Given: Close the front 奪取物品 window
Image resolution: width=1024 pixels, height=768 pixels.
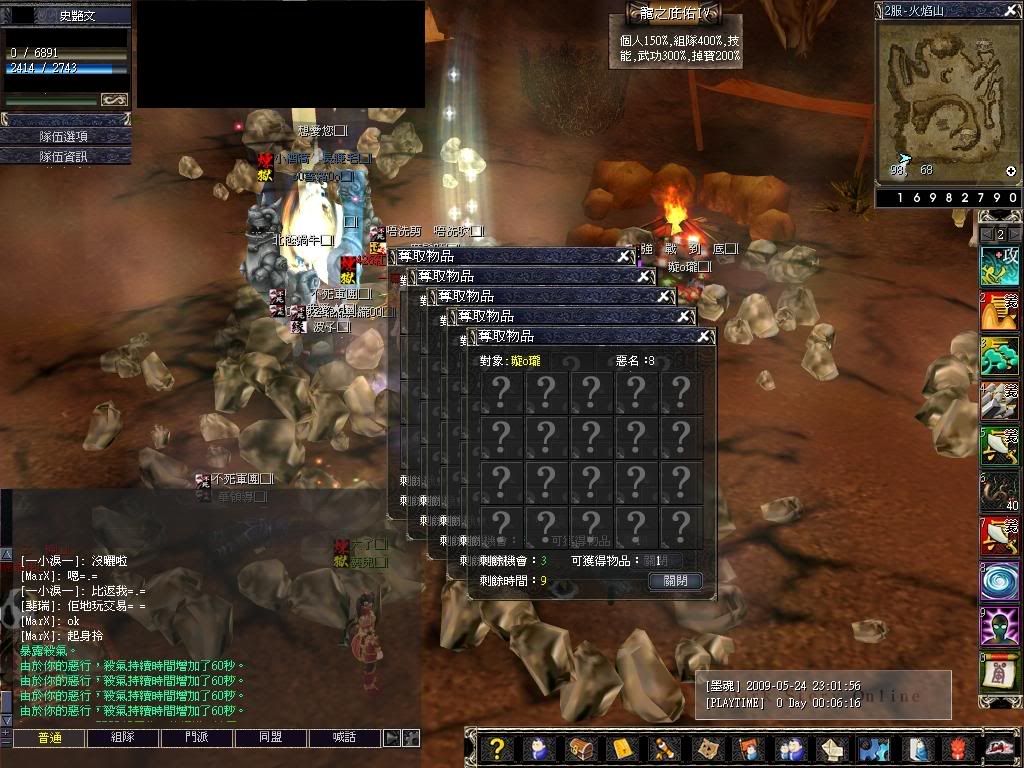Looking at the screenshot, I should coord(705,337).
